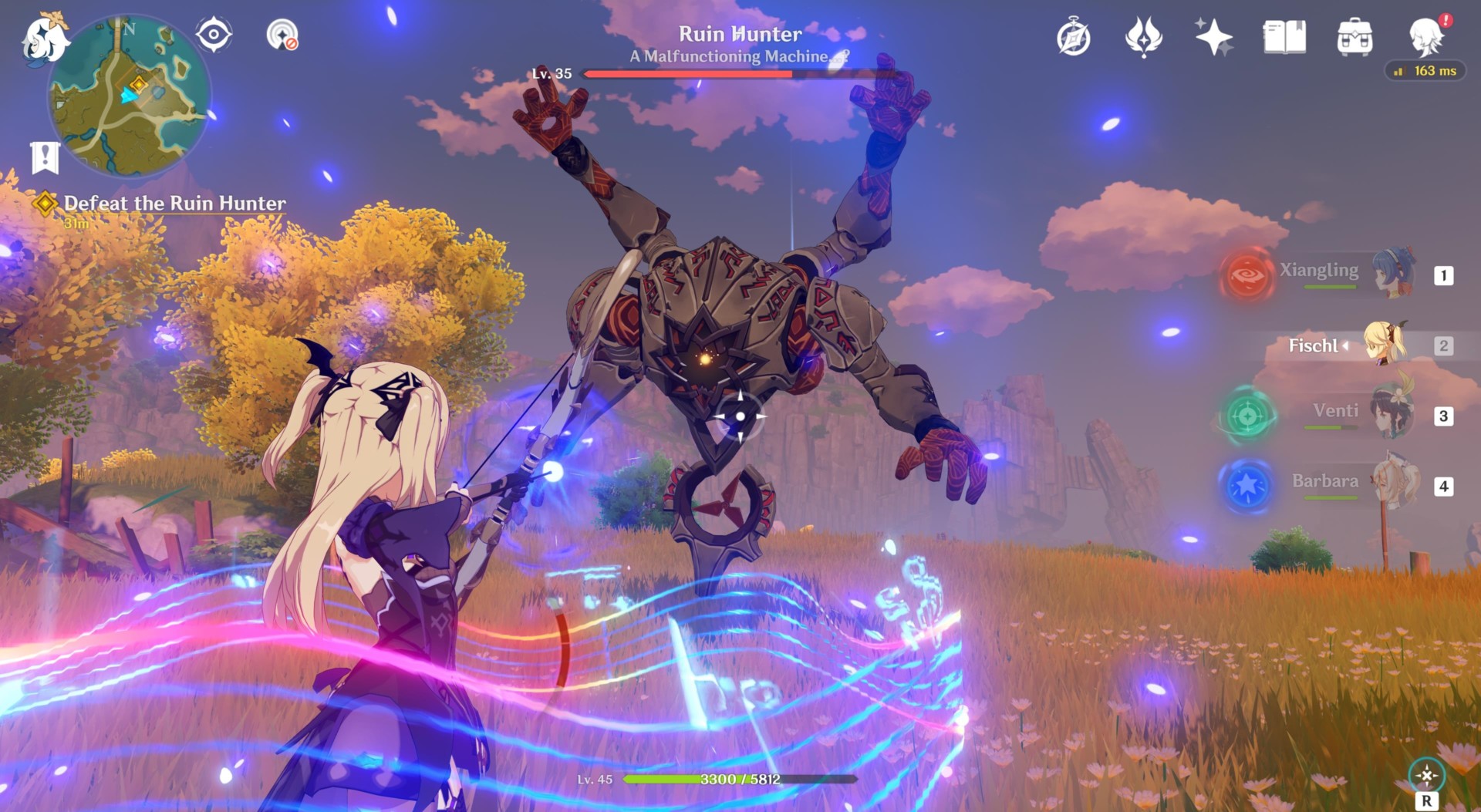
Task: Toggle the aim mode crosshair icon
Action: (x=1426, y=775)
